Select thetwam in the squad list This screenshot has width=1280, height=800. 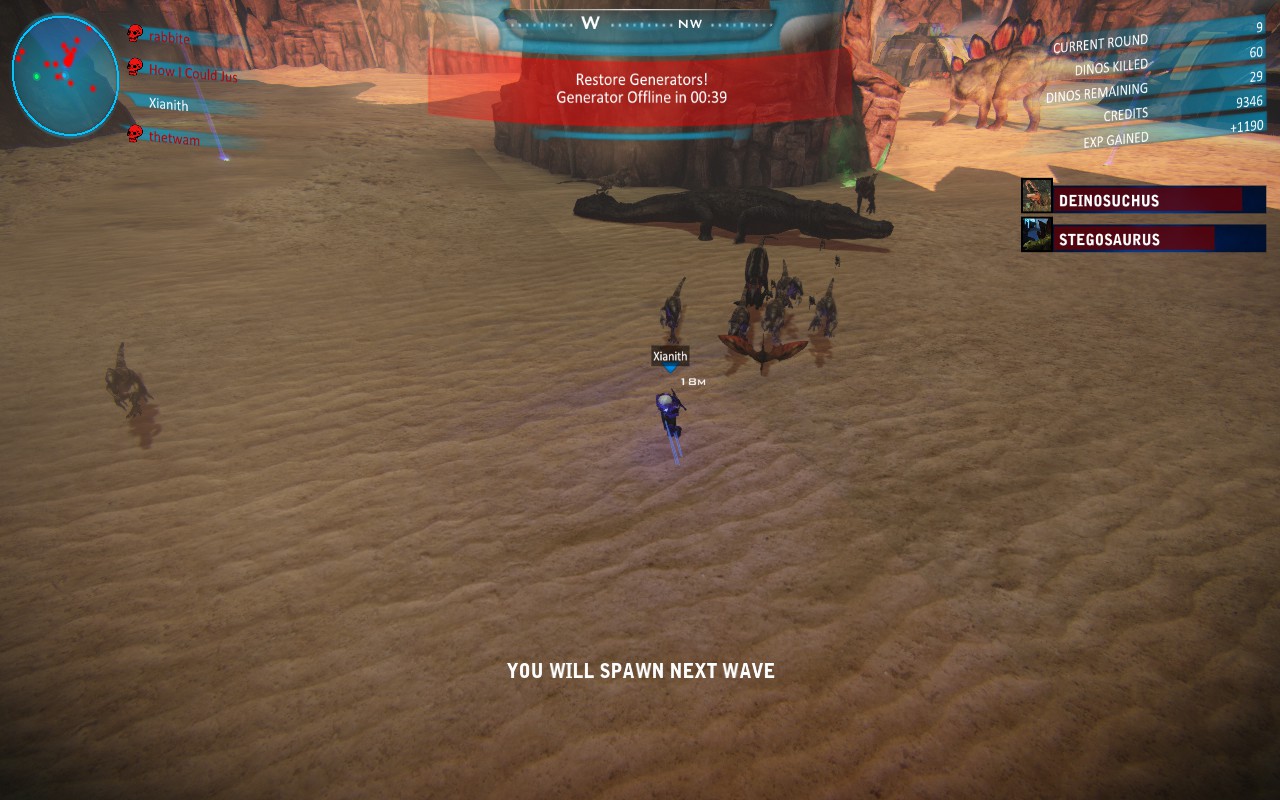tap(174, 139)
